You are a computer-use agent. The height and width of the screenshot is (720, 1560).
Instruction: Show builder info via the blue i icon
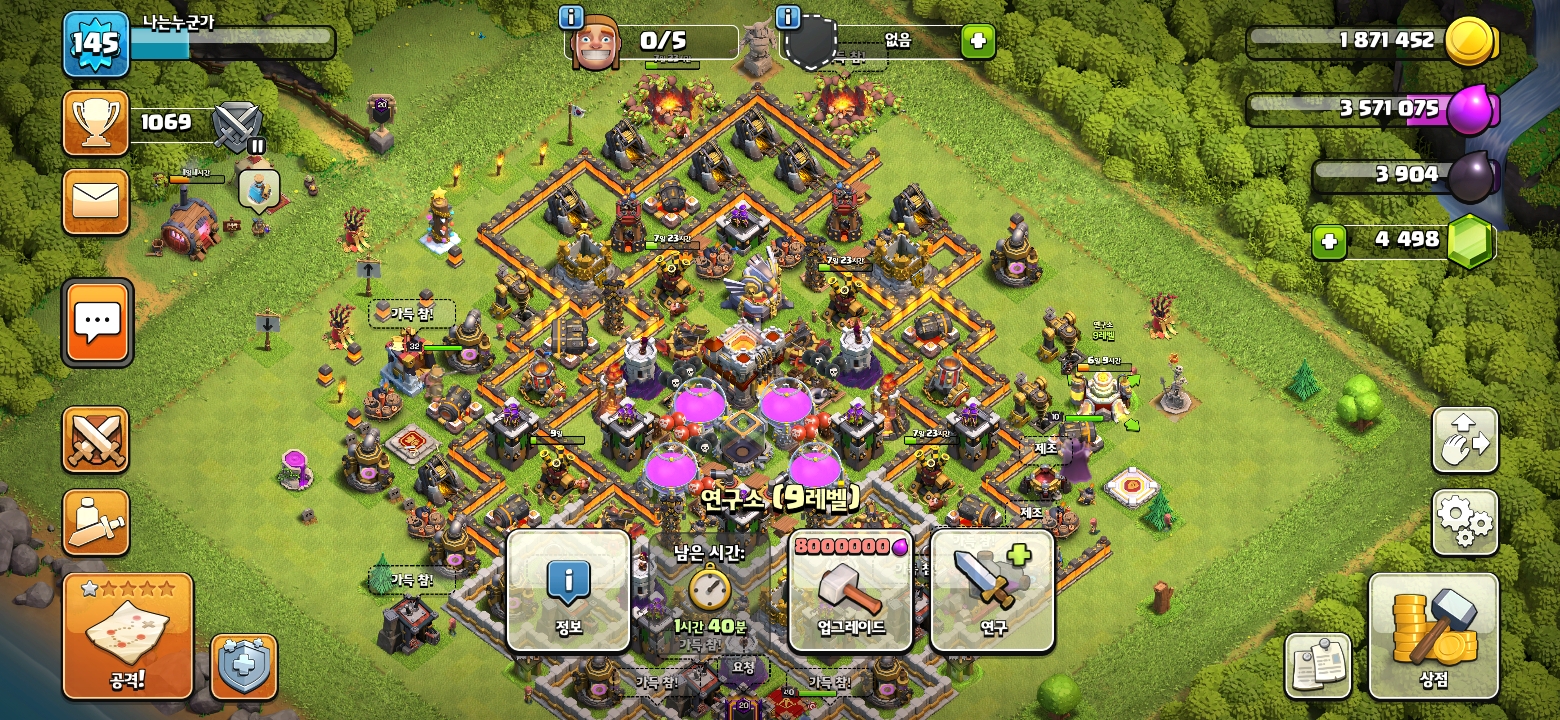click(571, 17)
